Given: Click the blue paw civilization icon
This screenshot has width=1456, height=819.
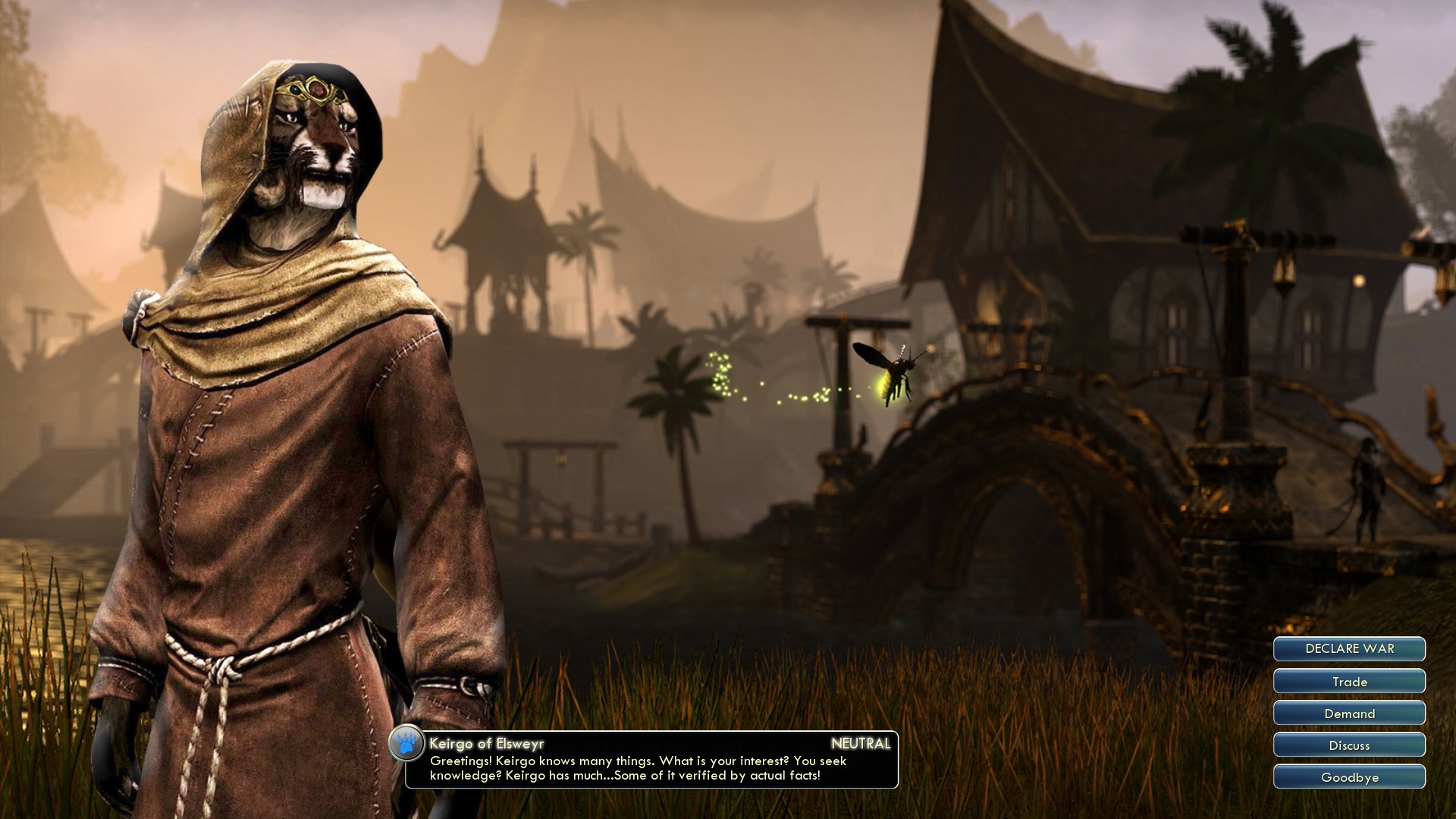Looking at the screenshot, I should 407,745.
